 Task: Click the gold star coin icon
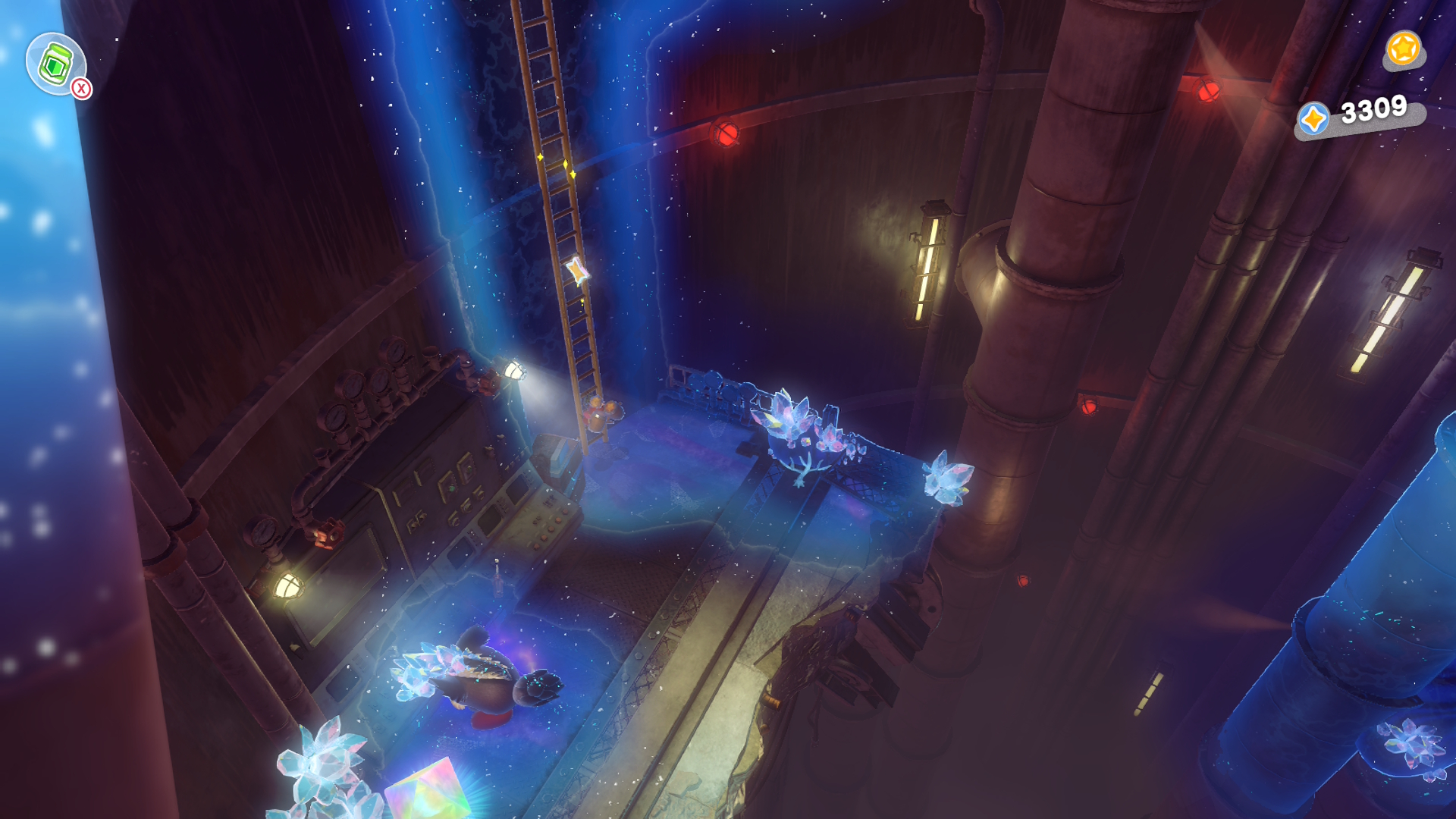(x=1403, y=49)
